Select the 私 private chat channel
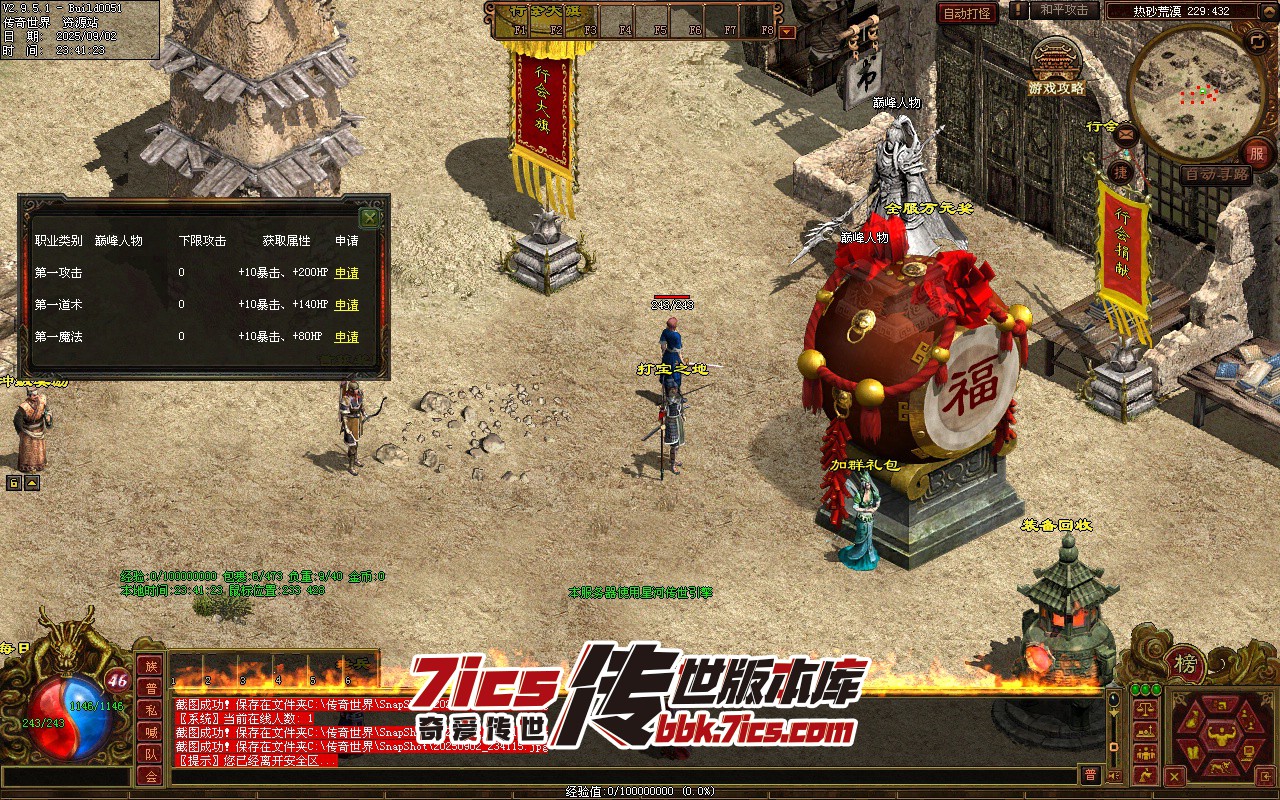 coord(150,710)
